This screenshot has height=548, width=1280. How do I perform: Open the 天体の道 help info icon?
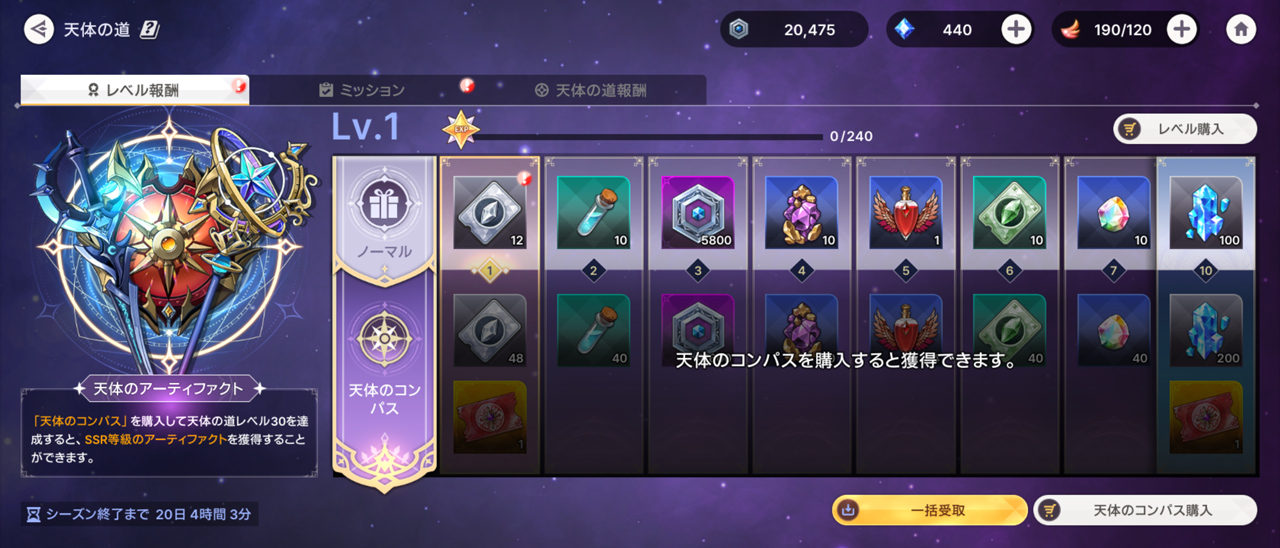150,29
